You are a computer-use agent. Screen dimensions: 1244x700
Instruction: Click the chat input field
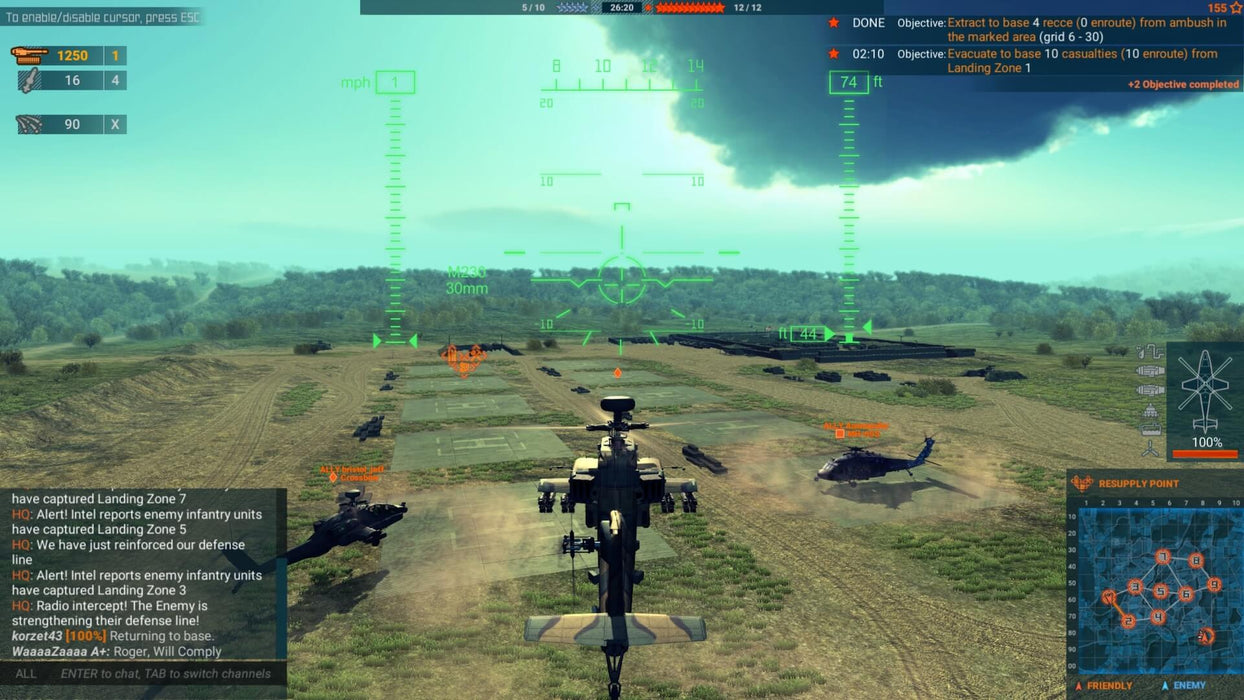[x=165, y=674]
